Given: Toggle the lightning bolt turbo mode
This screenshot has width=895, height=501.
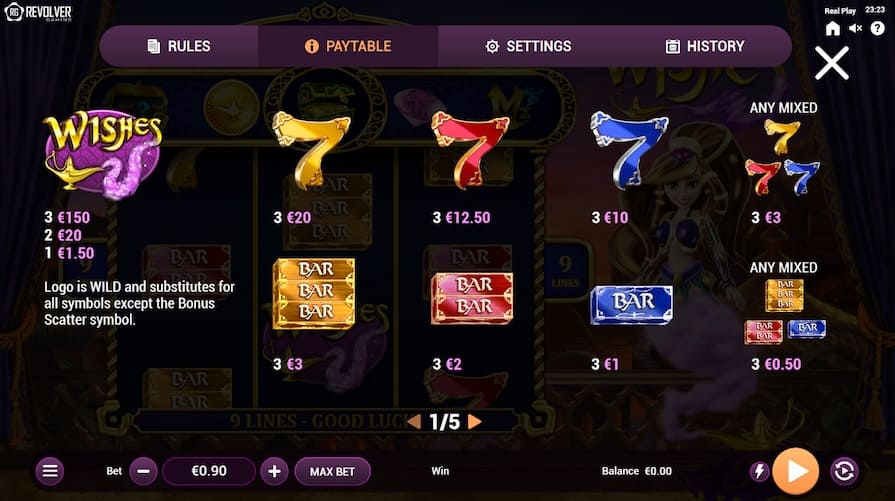Looking at the screenshot, I should tap(759, 471).
